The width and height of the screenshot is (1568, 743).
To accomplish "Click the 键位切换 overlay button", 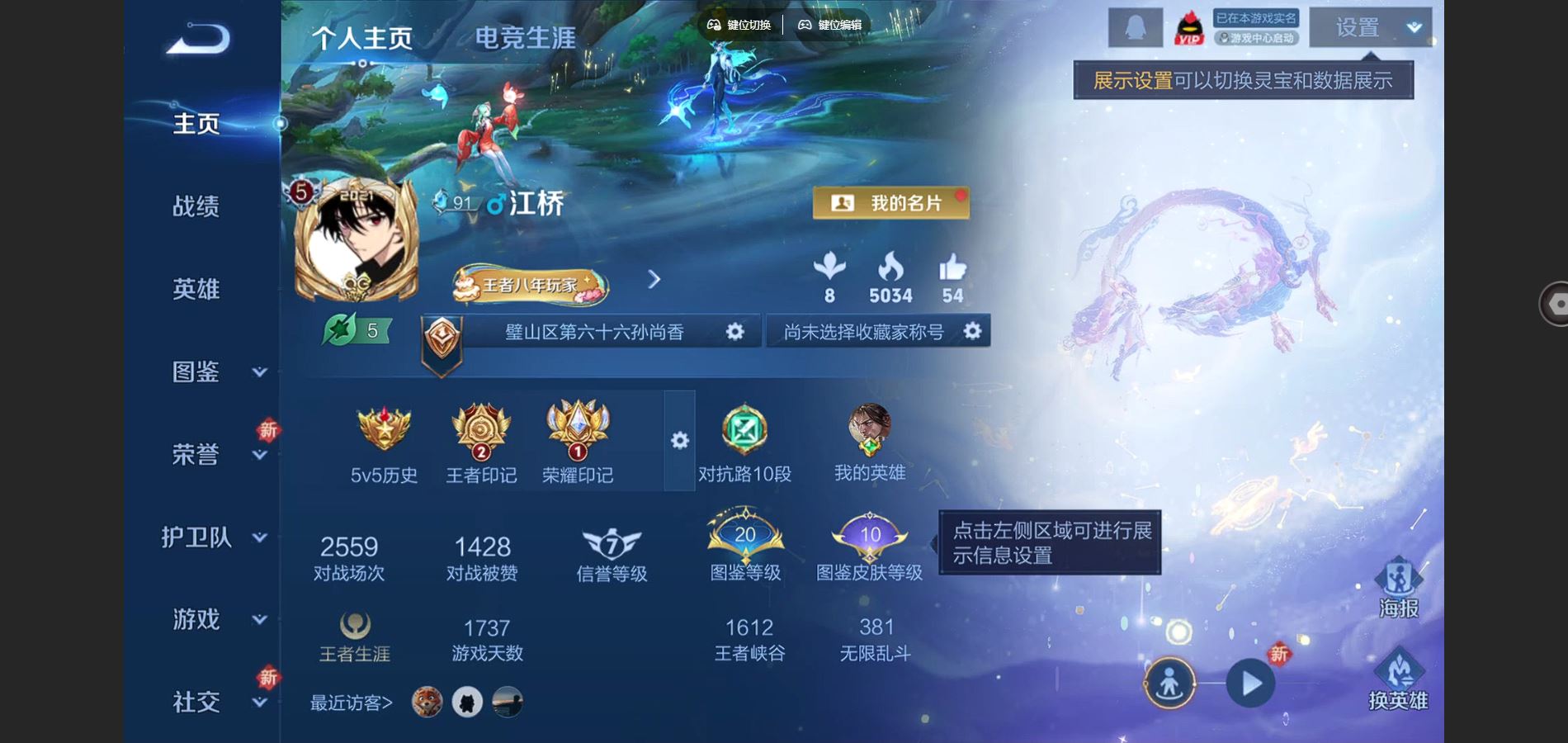I will point(739,25).
